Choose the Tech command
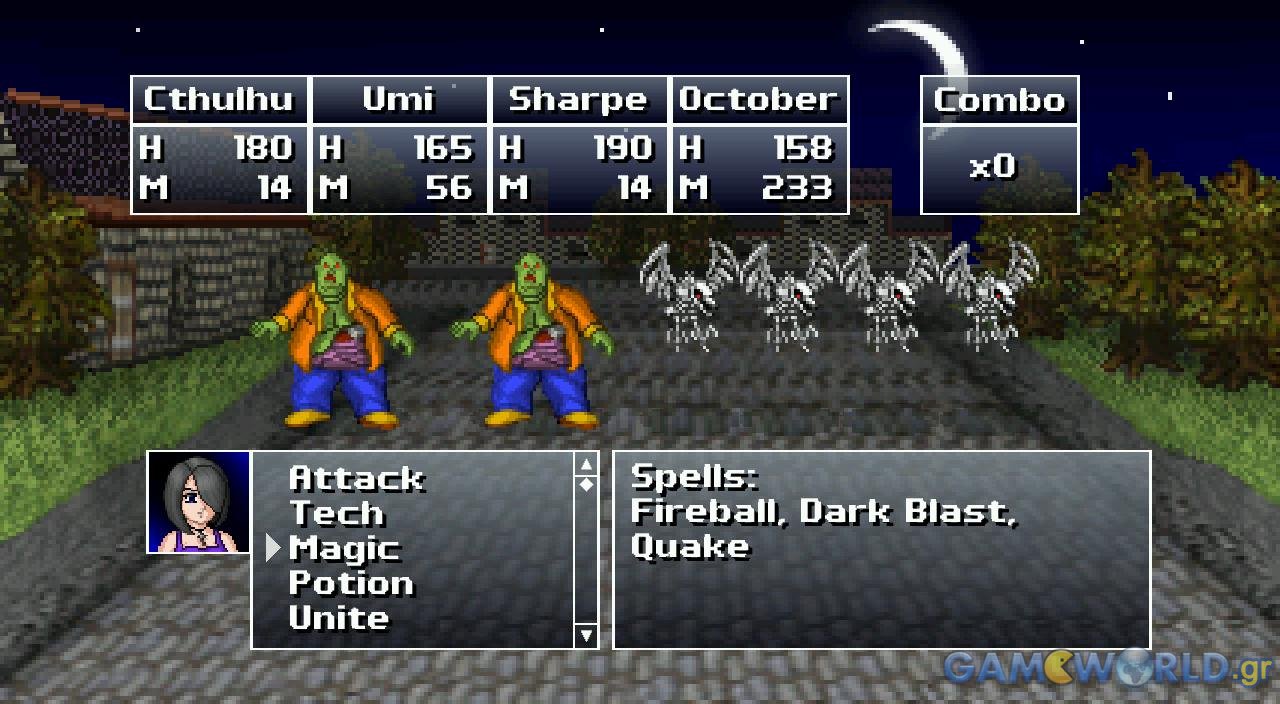The image size is (1280, 704). click(336, 514)
